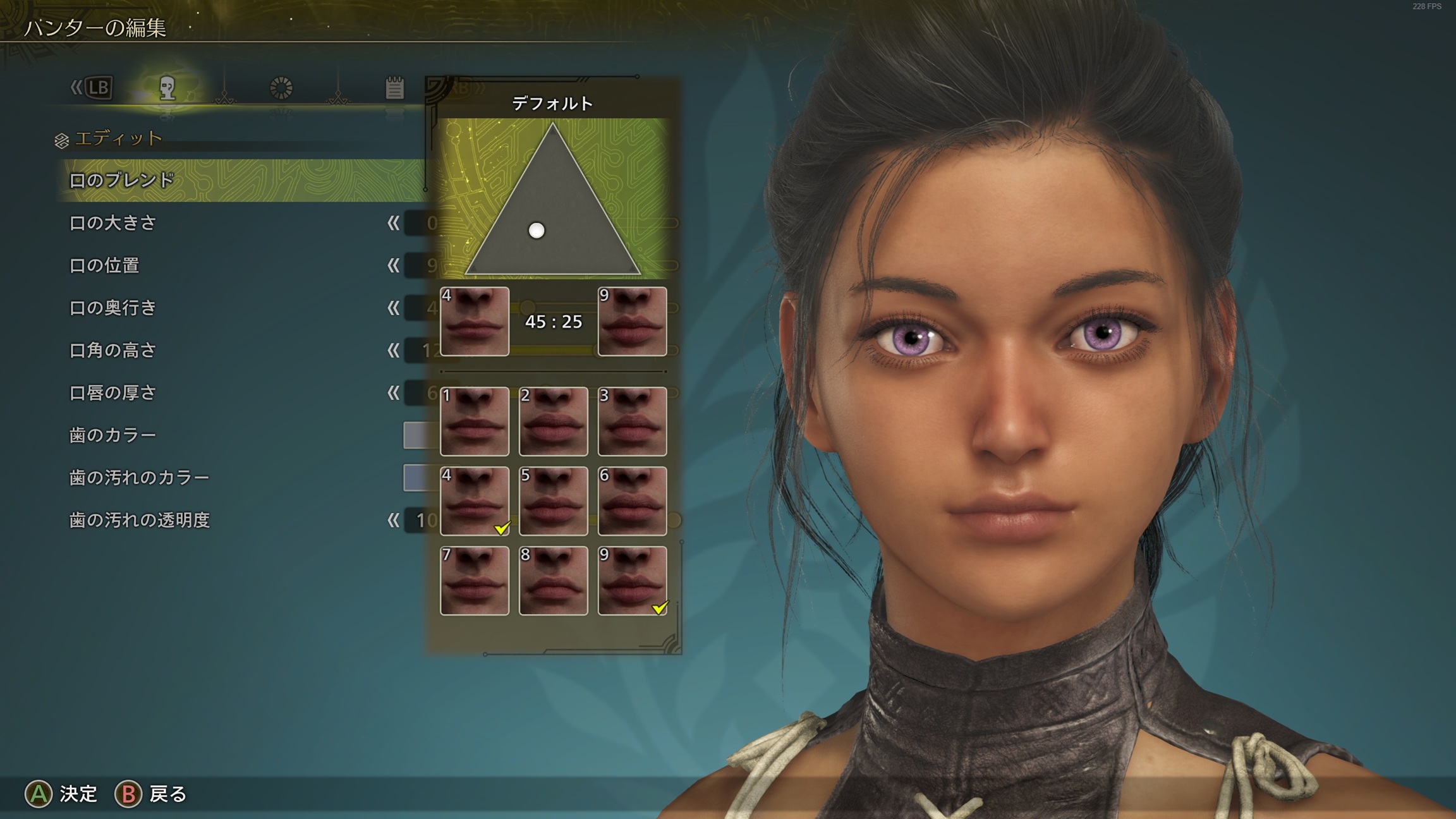Select the 口唇の厚さ setting
Viewport: 1456px width, 819px height.
112,392
